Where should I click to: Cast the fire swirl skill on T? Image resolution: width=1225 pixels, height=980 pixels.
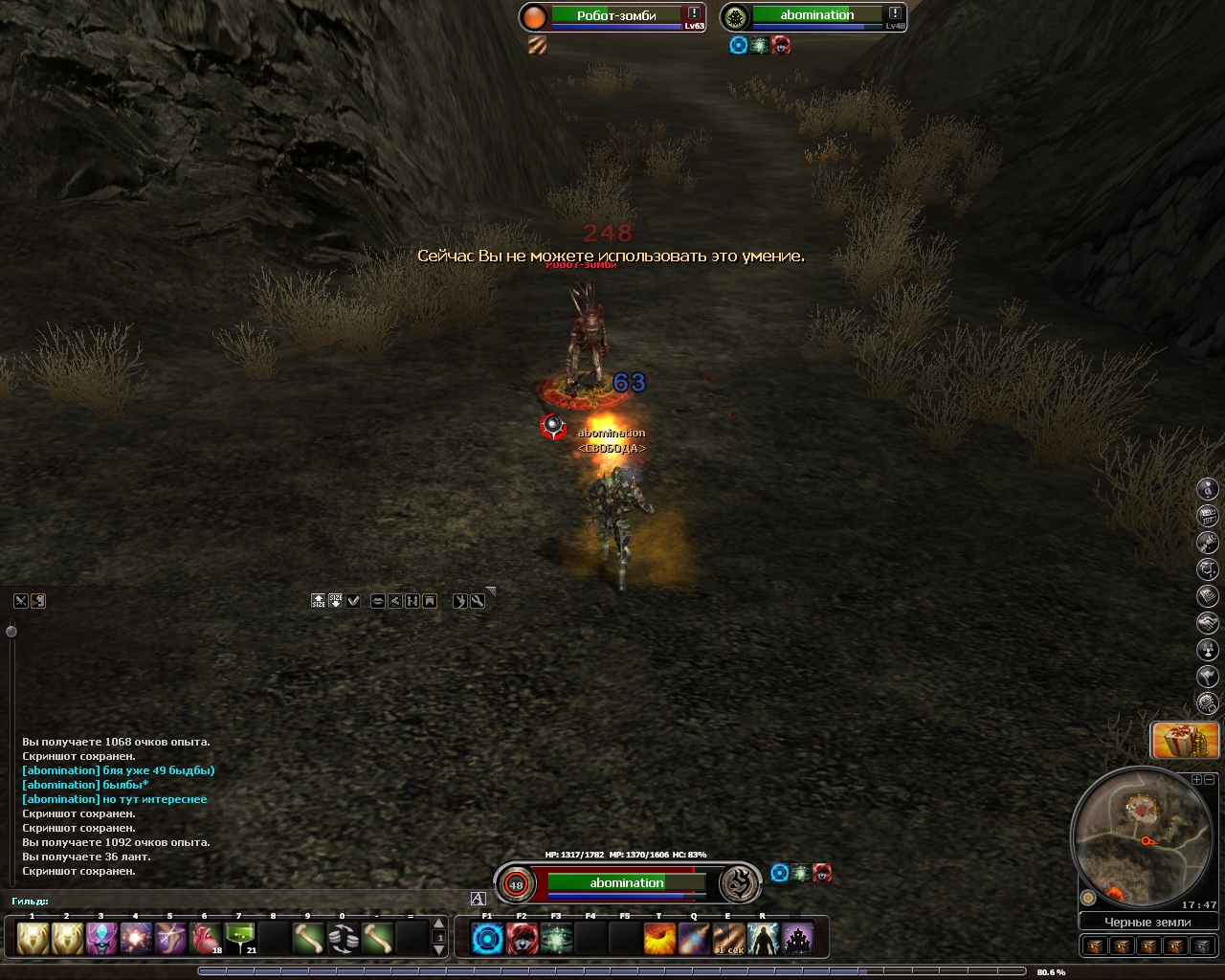click(659, 939)
